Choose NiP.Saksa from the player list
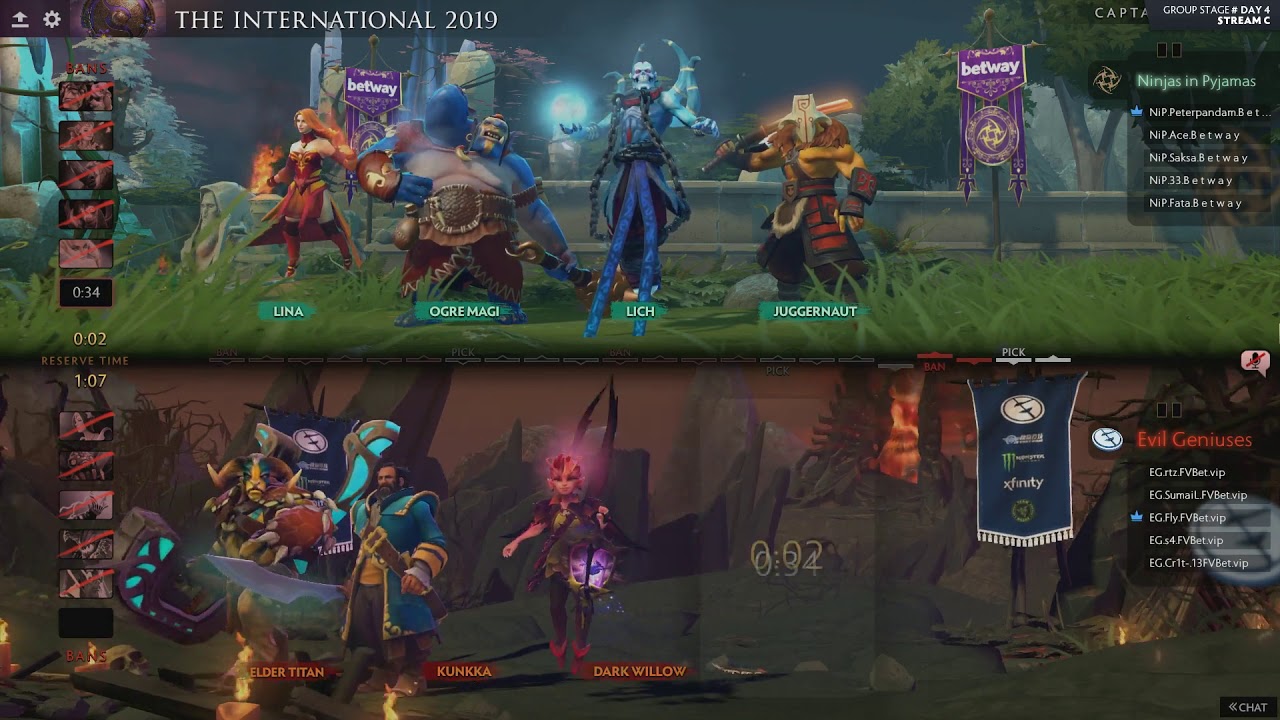Image resolution: width=1280 pixels, height=720 pixels. click(1198, 158)
